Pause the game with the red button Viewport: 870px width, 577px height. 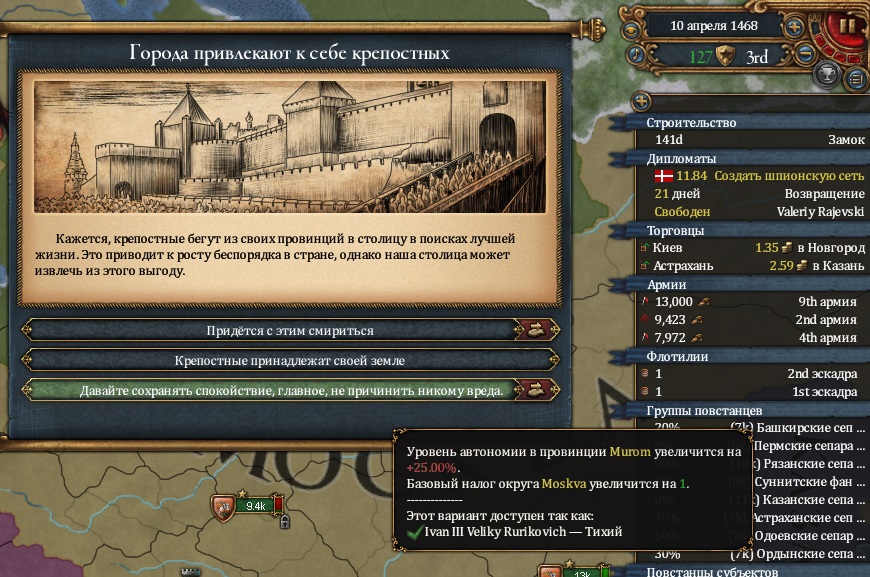pyautogui.click(x=847, y=26)
